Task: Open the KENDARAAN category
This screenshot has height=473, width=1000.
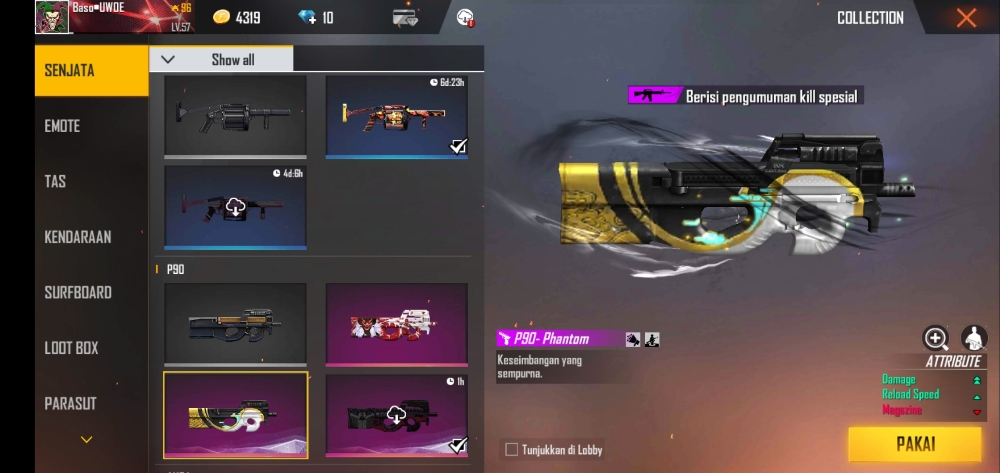Action: pos(78,237)
